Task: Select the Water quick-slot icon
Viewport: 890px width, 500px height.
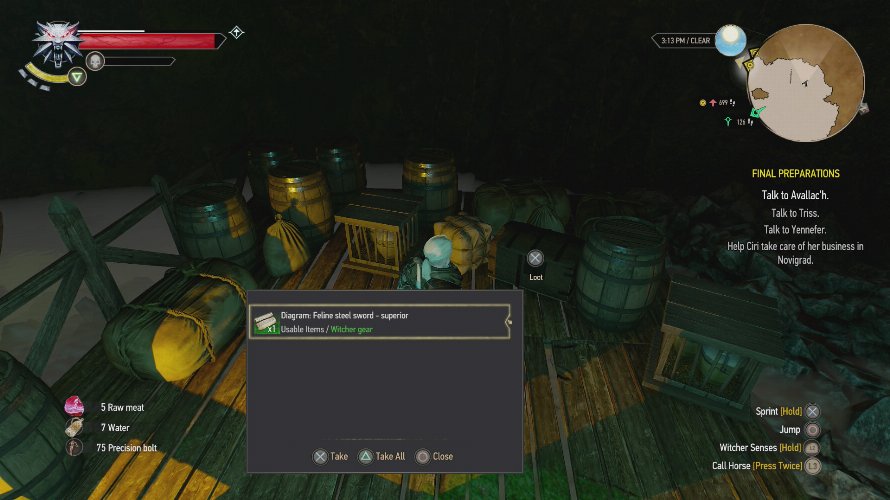Action: pyautogui.click(x=75, y=428)
